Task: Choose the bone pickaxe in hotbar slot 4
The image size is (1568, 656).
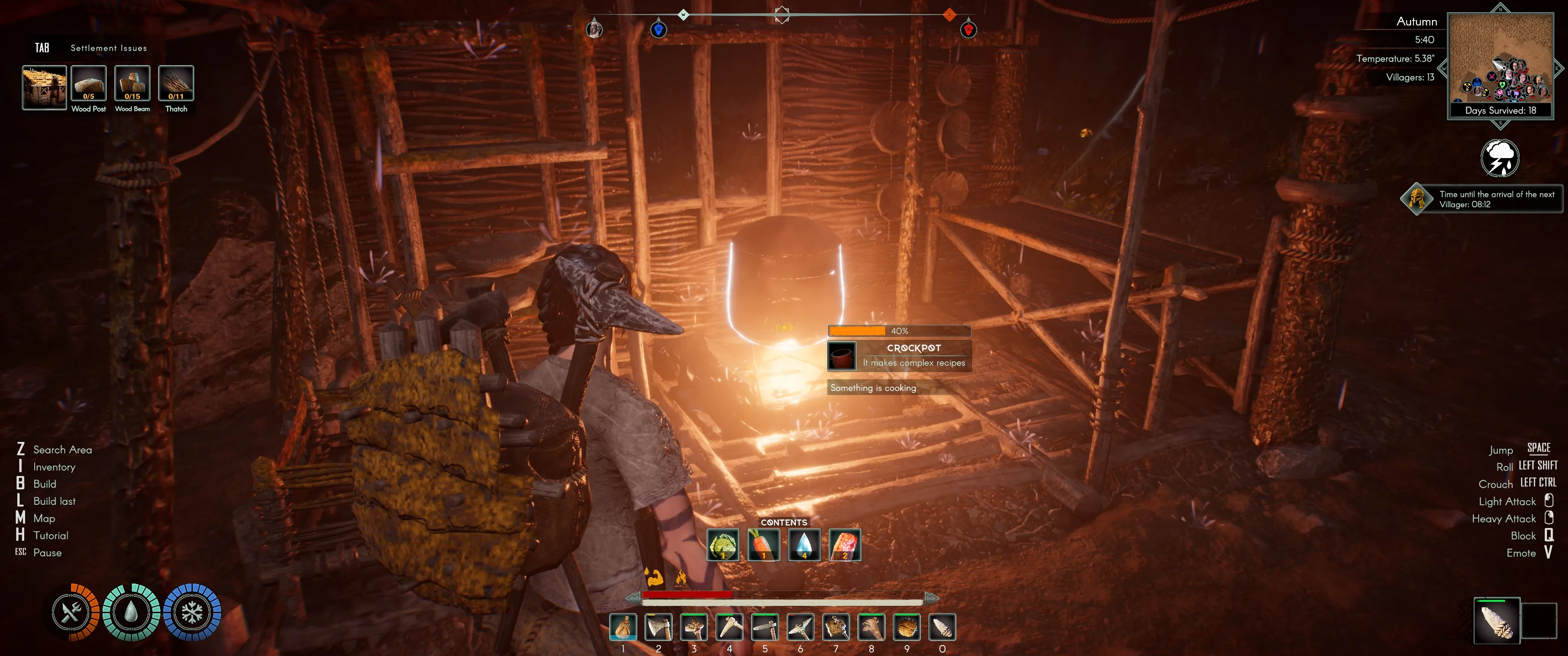Action: tap(729, 627)
